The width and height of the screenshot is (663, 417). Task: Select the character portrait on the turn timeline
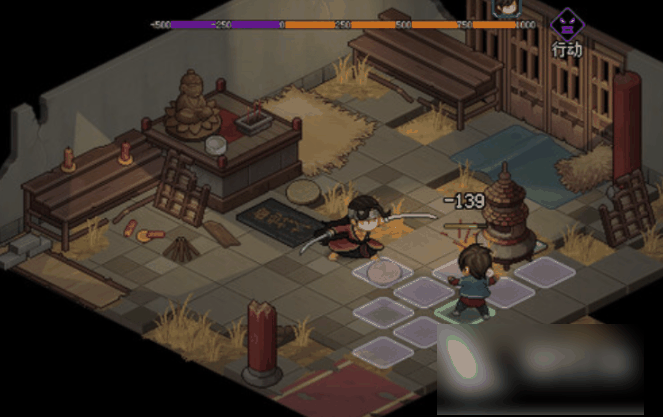tap(507, 9)
